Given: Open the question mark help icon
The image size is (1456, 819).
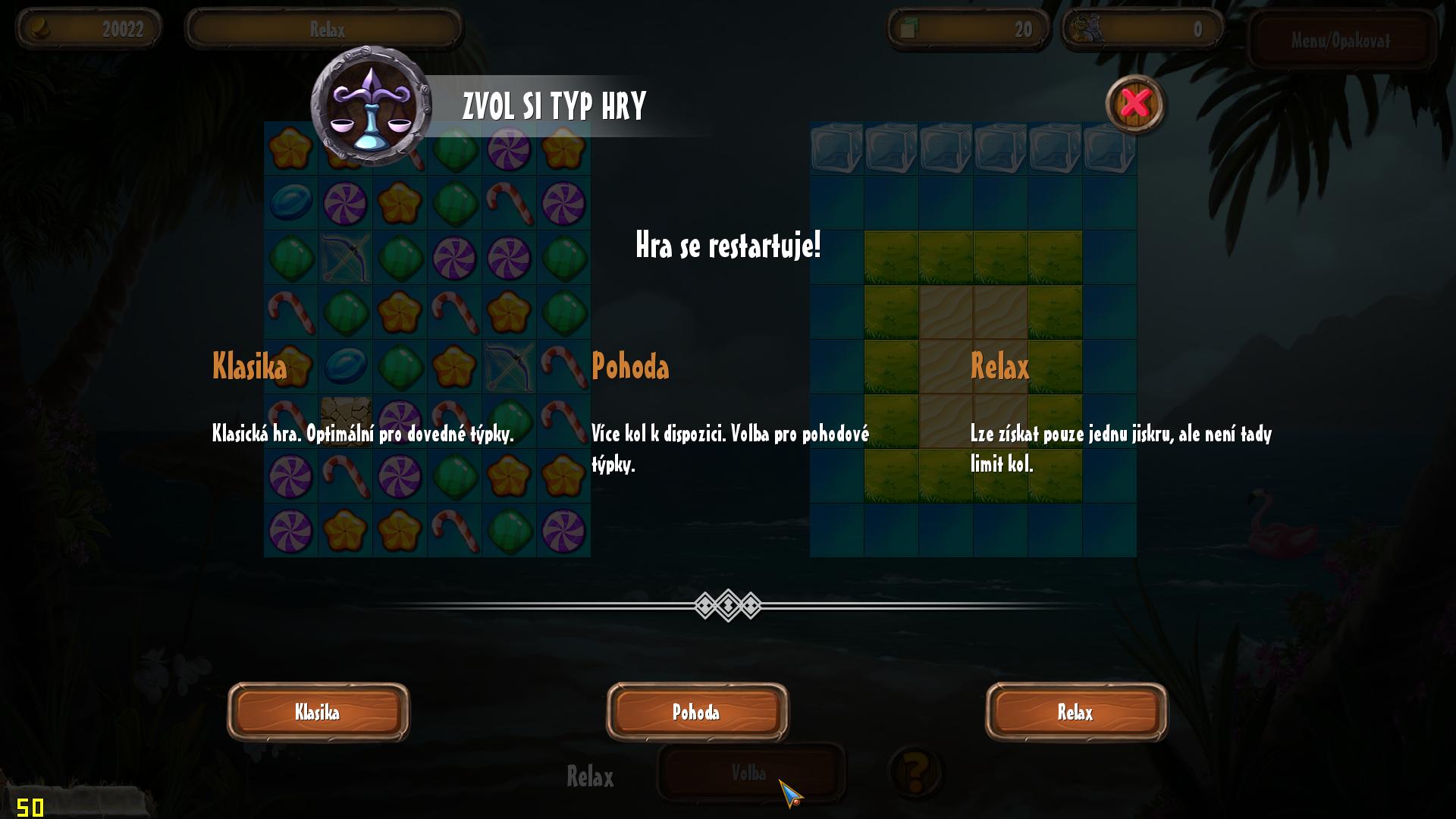Looking at the screenshot, I should (915, 773).
